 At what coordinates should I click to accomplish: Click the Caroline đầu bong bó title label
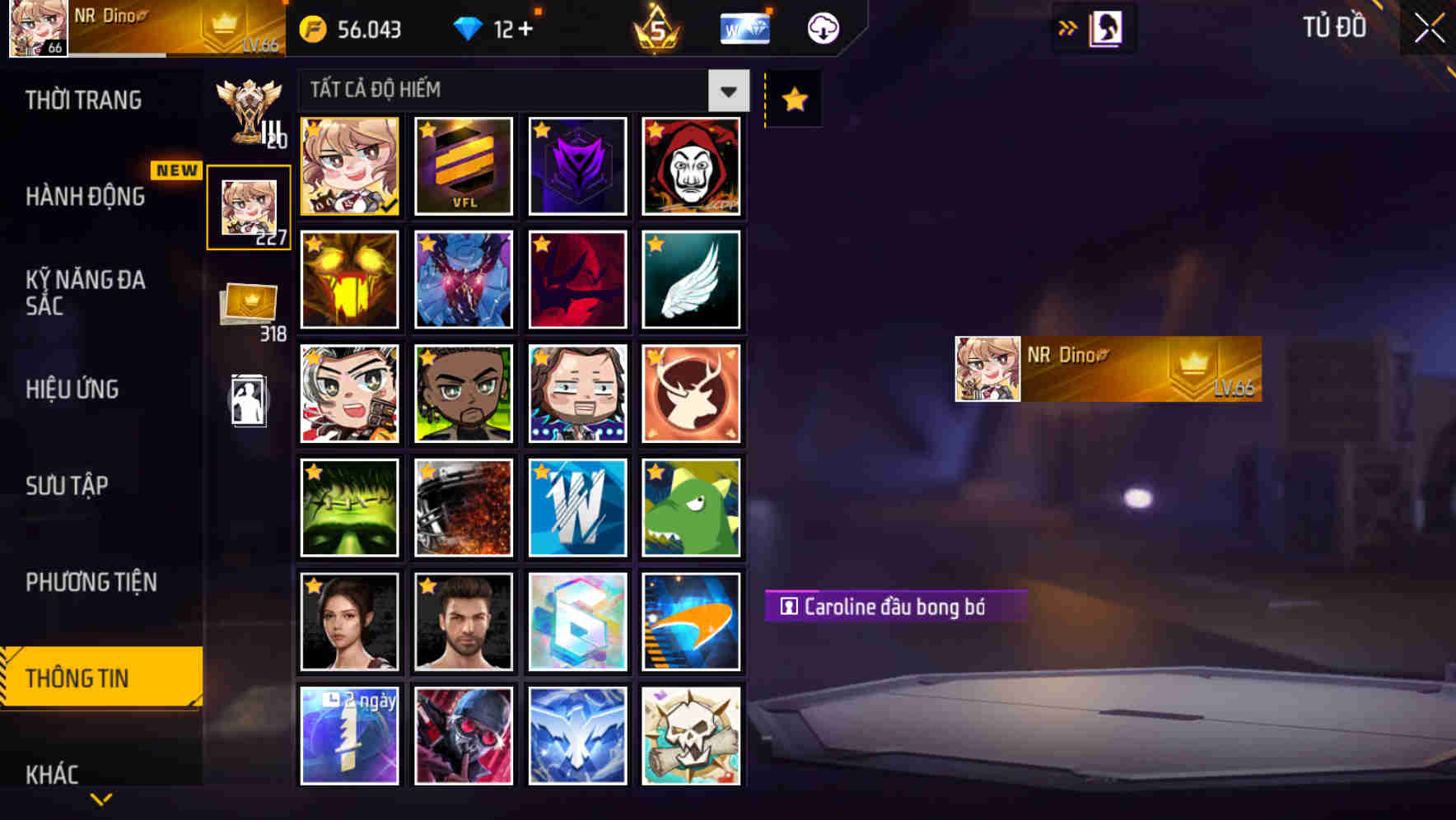click(898, 608)
